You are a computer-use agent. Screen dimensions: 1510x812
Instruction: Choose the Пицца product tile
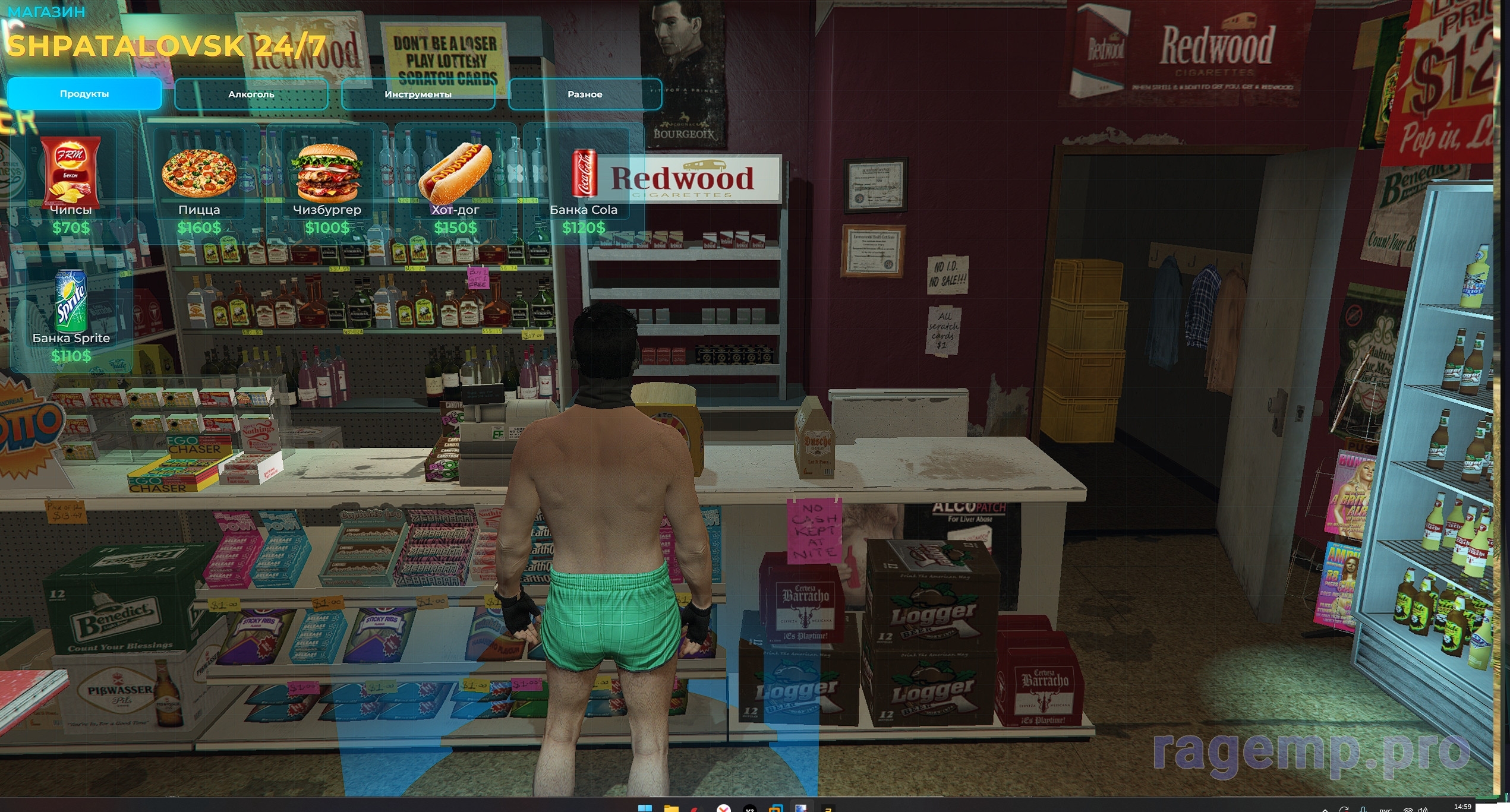tap(199, 184)
